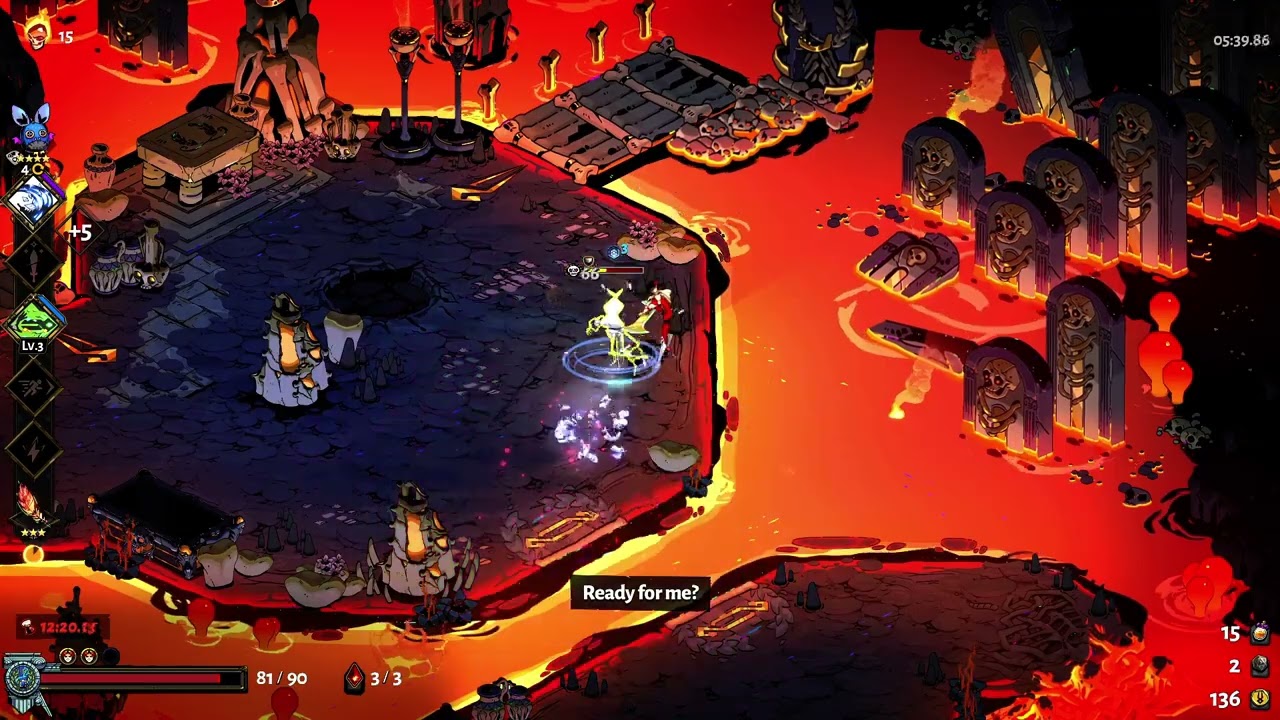Click the gold obol coin icon
This screenshot has width=1280, height=720.
(x=1259, y=699)
